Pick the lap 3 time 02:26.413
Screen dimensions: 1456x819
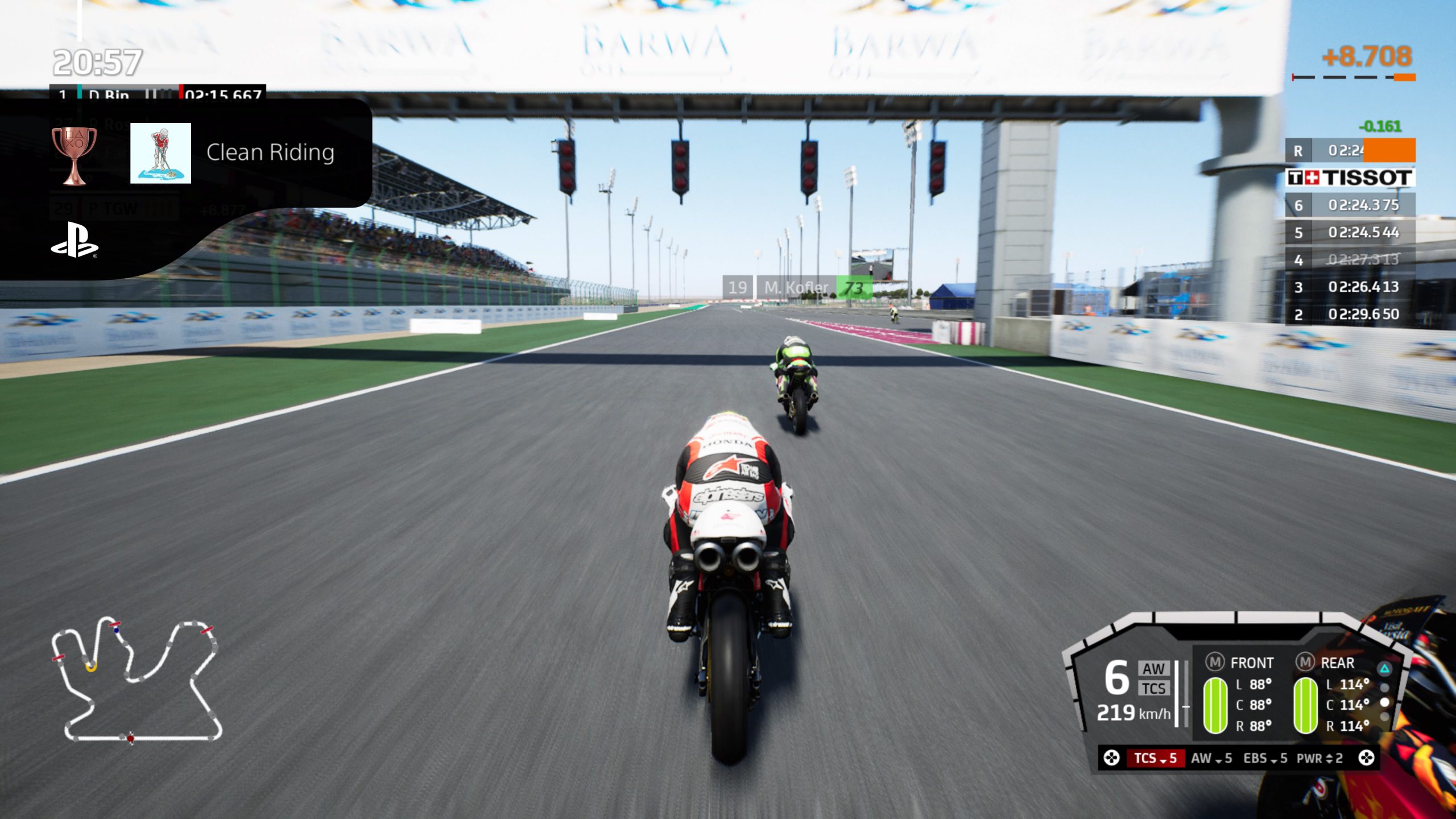point(1350,287)
